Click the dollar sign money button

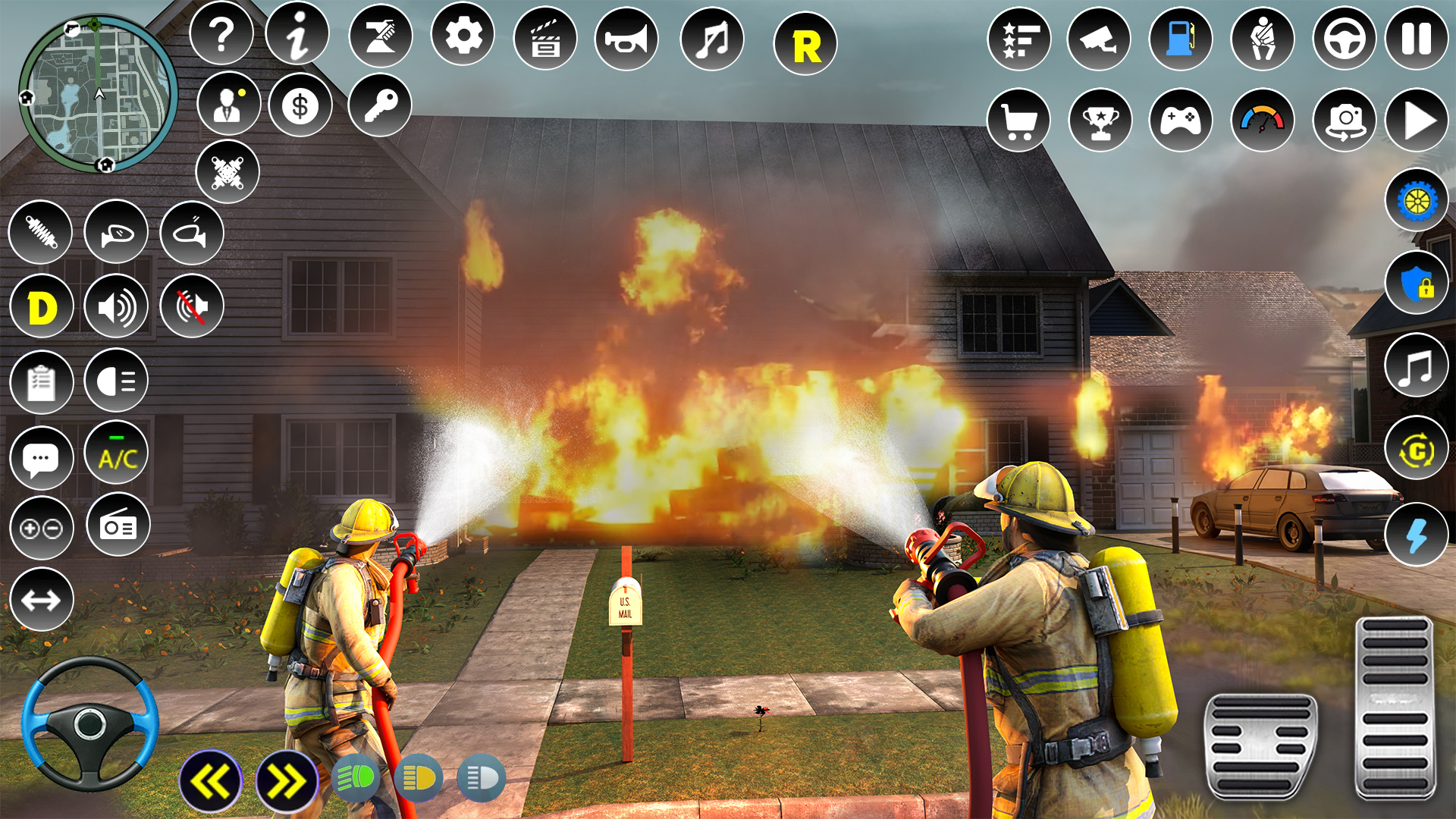[300, 105]
